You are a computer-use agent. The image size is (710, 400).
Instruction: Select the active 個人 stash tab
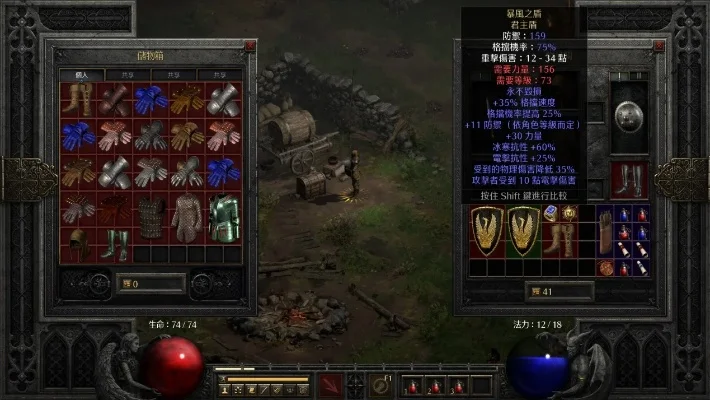click(76, 75)
